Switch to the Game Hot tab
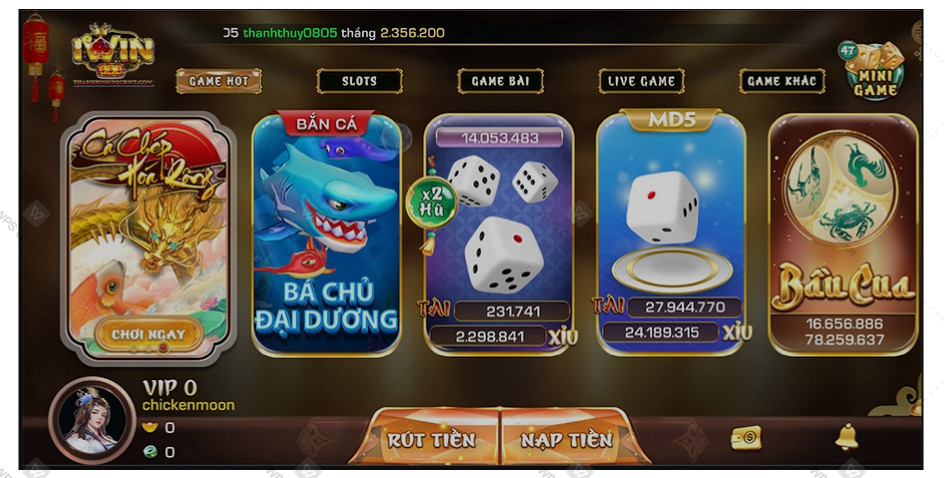 click(218, 81)
